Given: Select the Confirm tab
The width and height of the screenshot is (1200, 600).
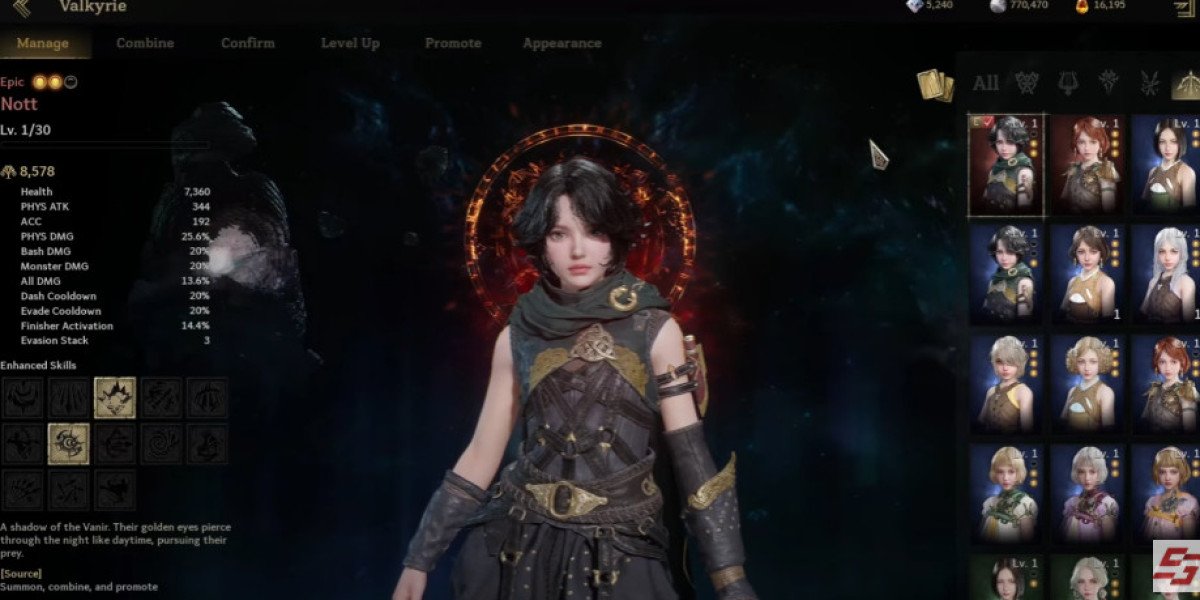Looking at the screenshot, I should pos(248,43).
